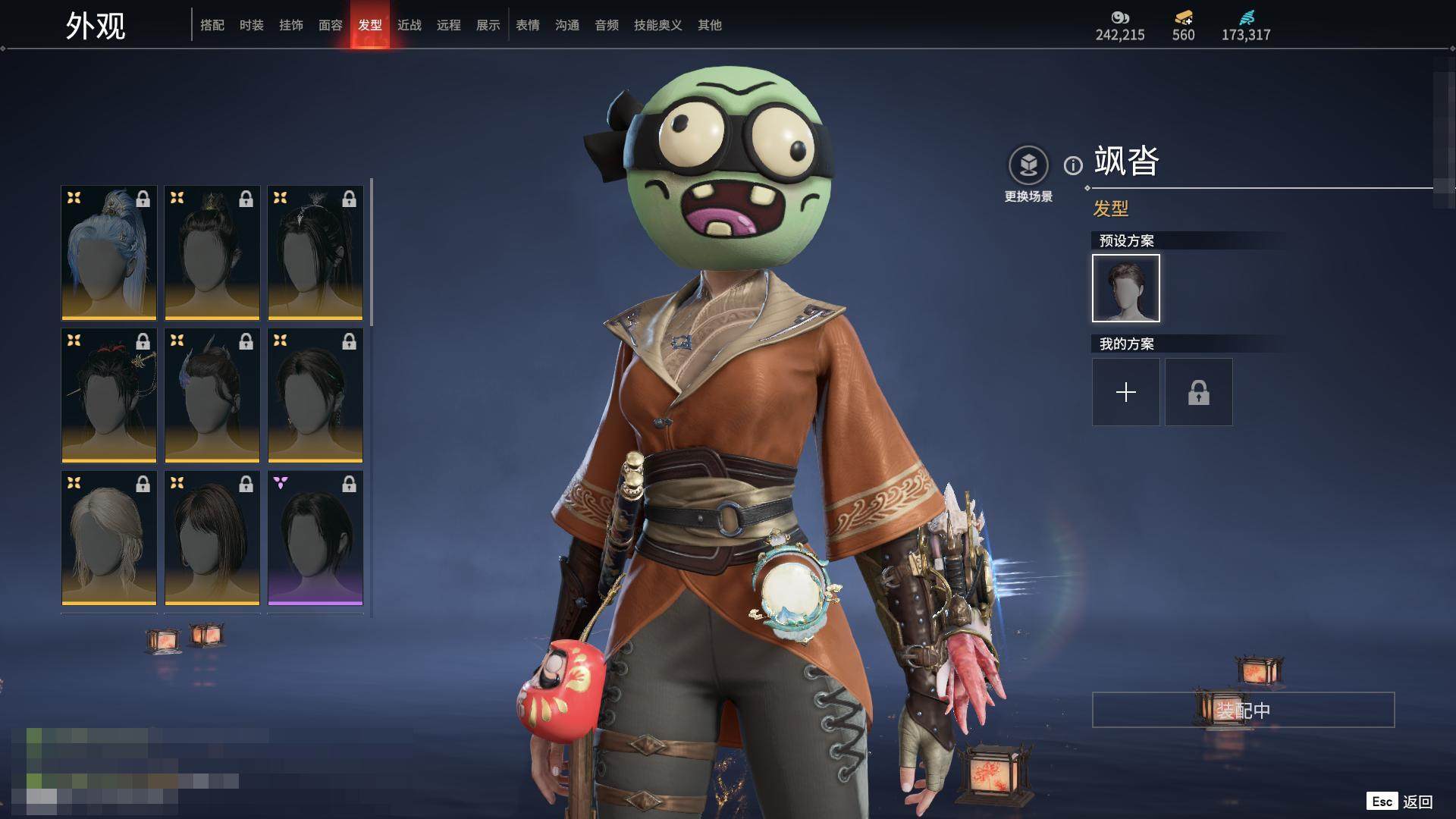Select the 沟通 tab
Screen dimensions: 1456x819
tap(567, 25)
